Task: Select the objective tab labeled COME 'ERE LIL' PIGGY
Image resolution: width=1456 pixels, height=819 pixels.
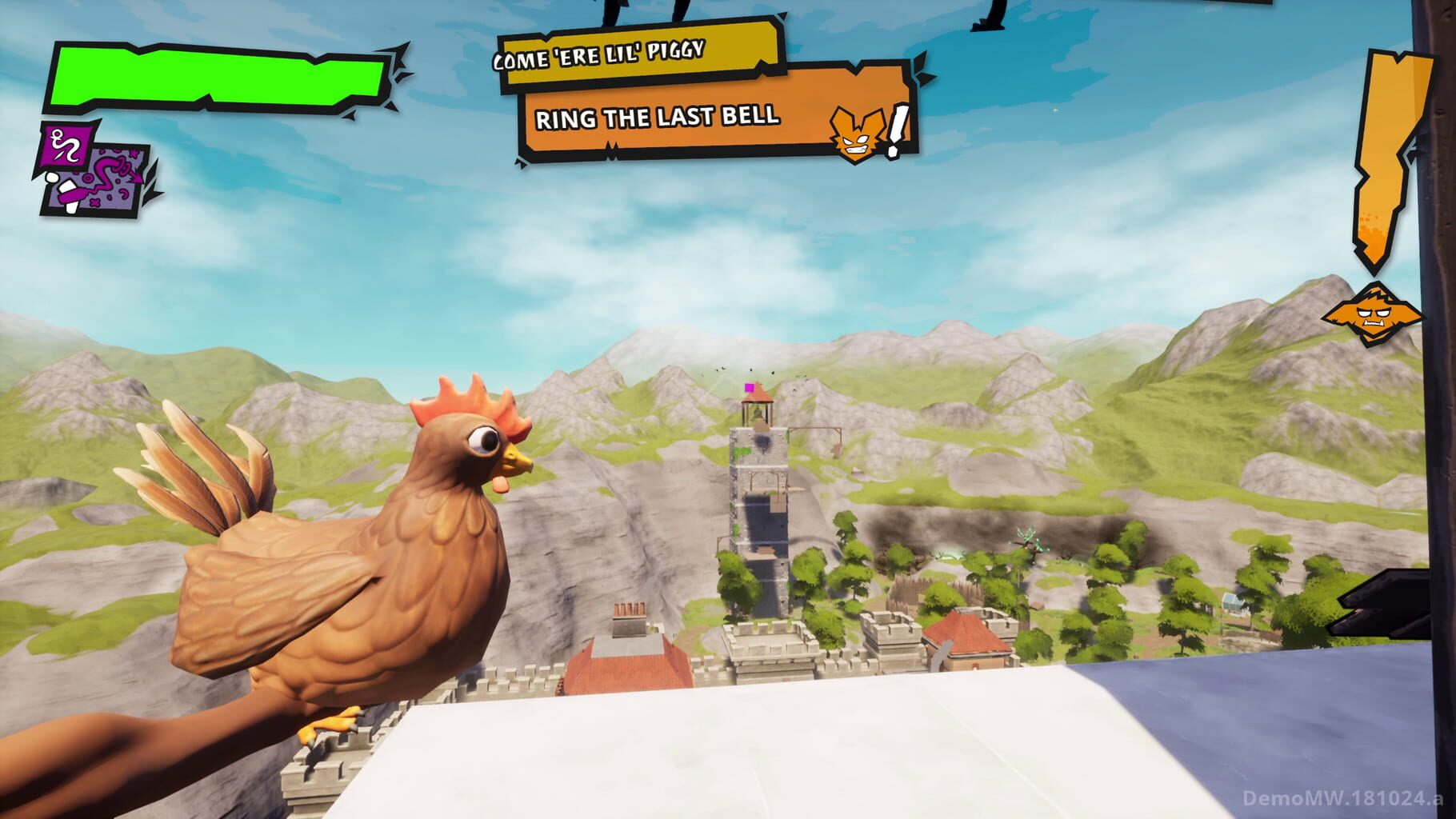Action: tap(632, 54)
